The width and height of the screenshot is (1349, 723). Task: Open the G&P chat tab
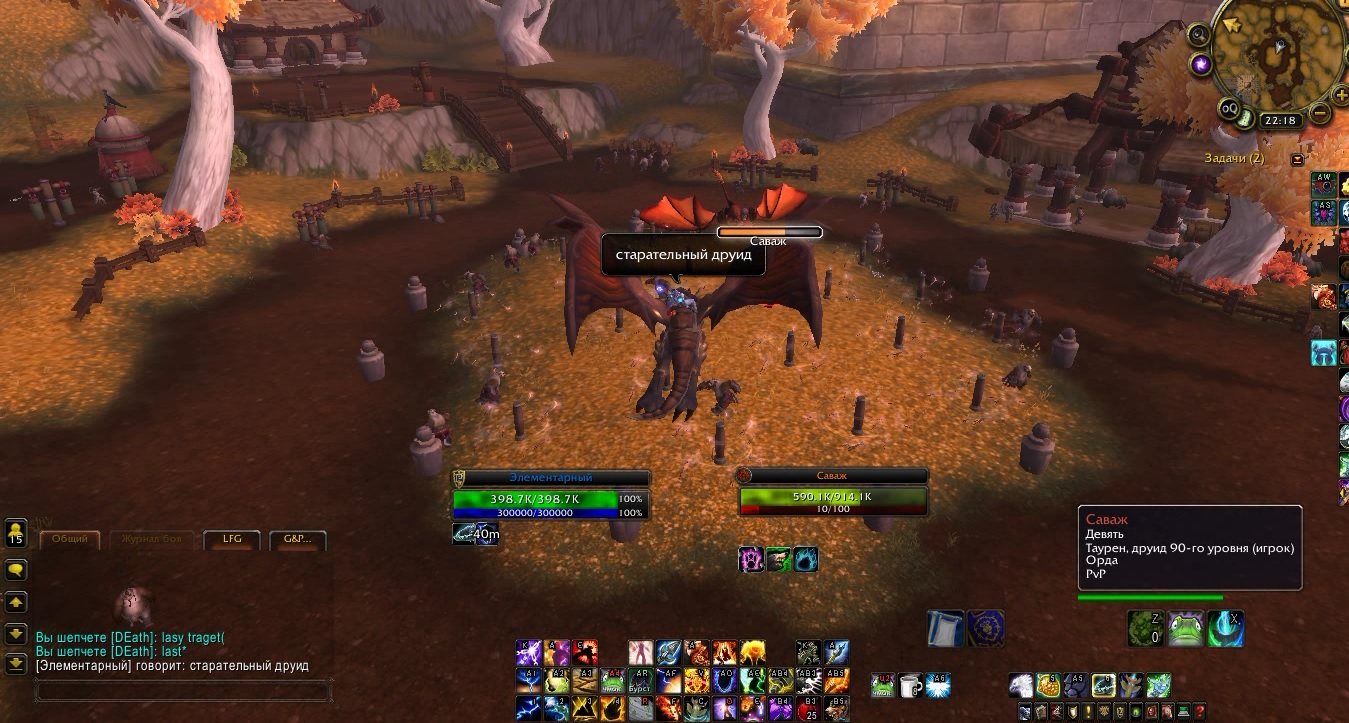coord(297,539)
